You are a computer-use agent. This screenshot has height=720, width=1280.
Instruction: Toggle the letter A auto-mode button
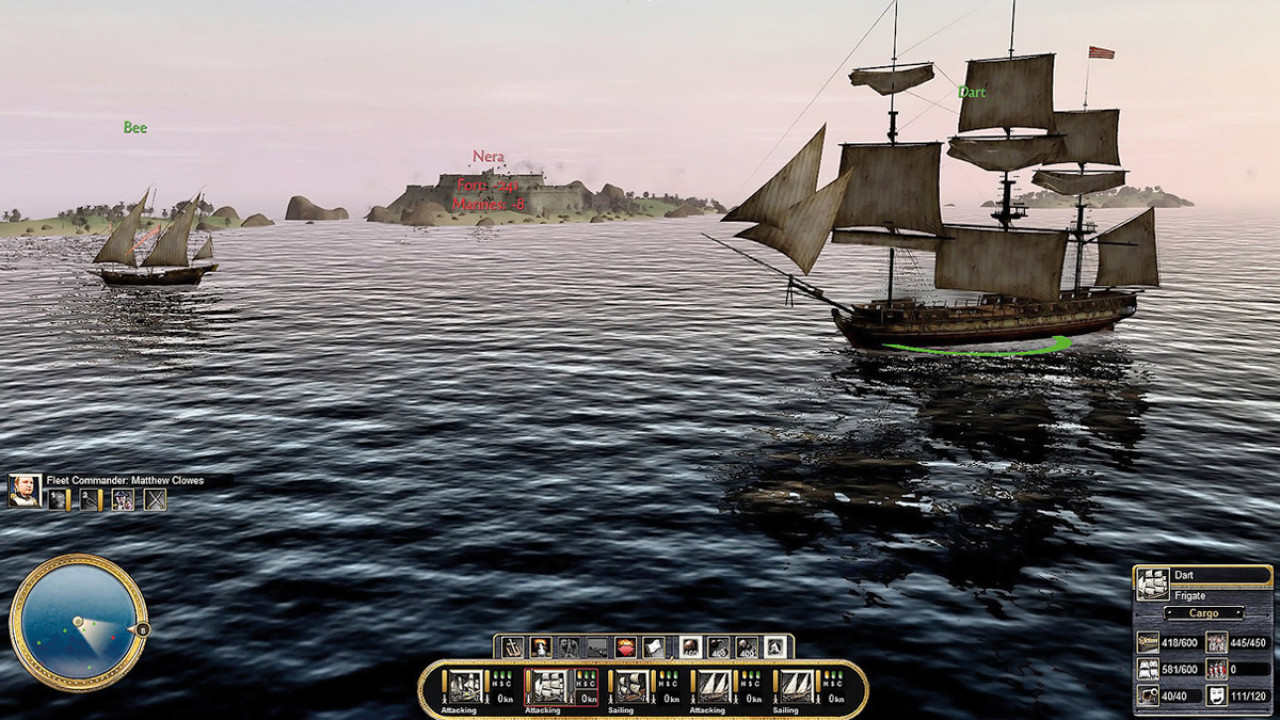tap(774, 648)
